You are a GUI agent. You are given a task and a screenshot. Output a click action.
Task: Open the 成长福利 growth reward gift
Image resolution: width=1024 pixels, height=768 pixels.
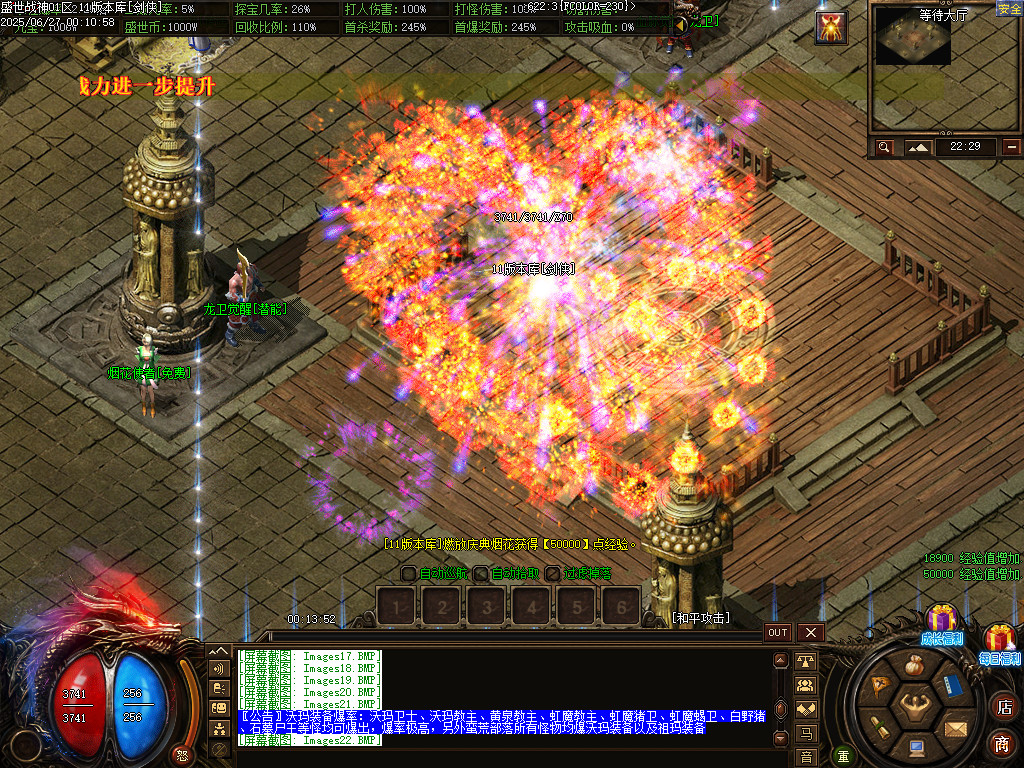pyautogui.click(x=941, y=621)
